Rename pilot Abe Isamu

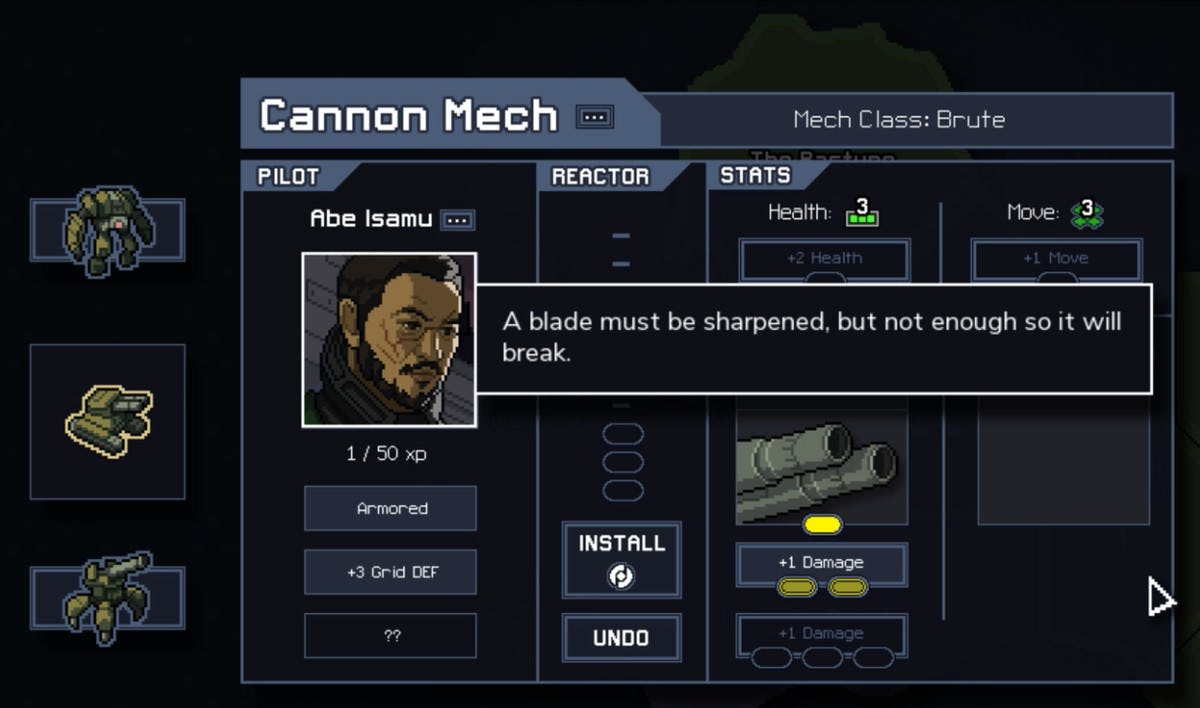tap(458, 219)
